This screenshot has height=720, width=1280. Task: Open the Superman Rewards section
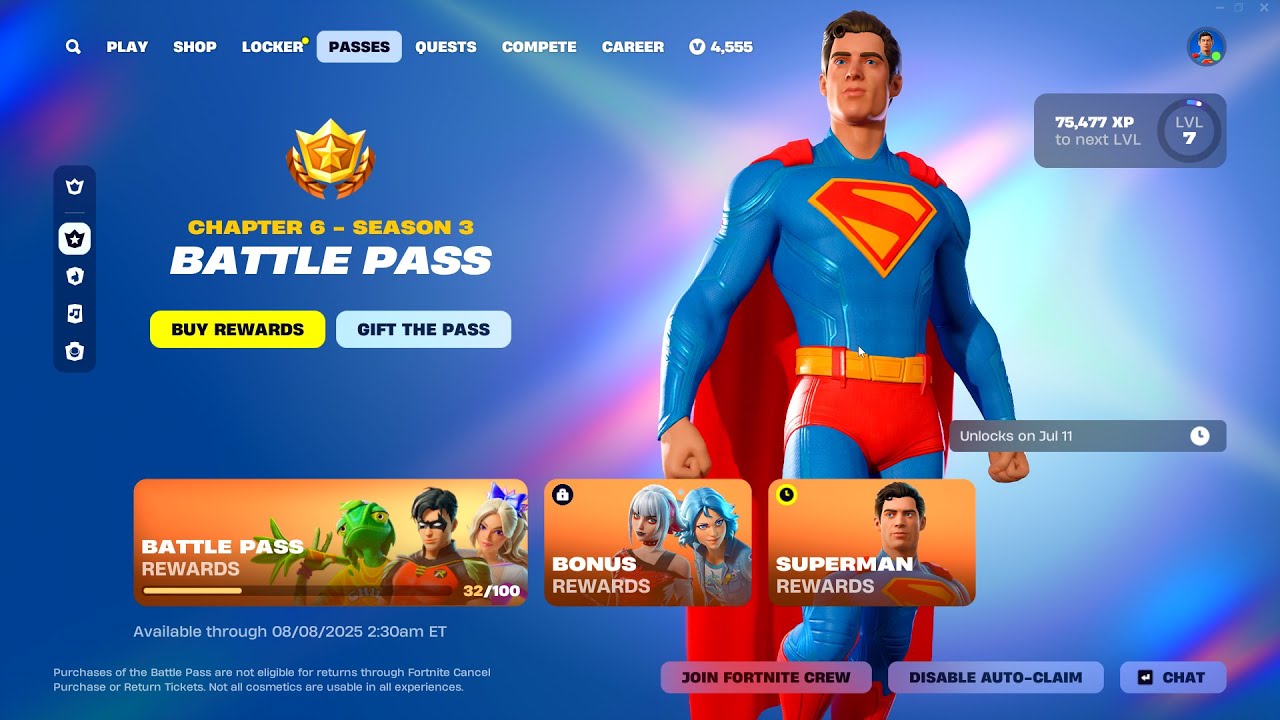871,543
